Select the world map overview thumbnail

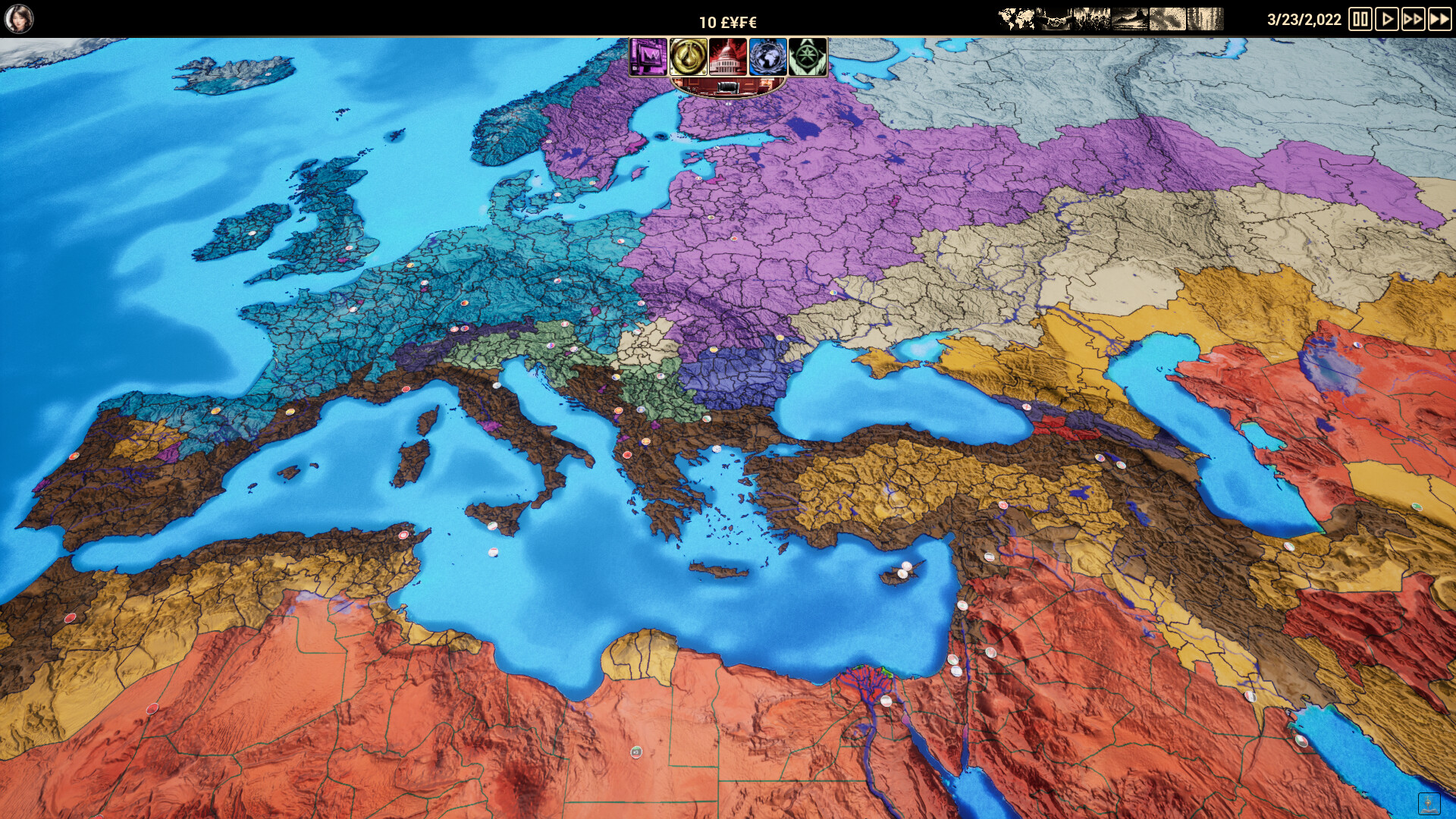(x=1017, y=17)
